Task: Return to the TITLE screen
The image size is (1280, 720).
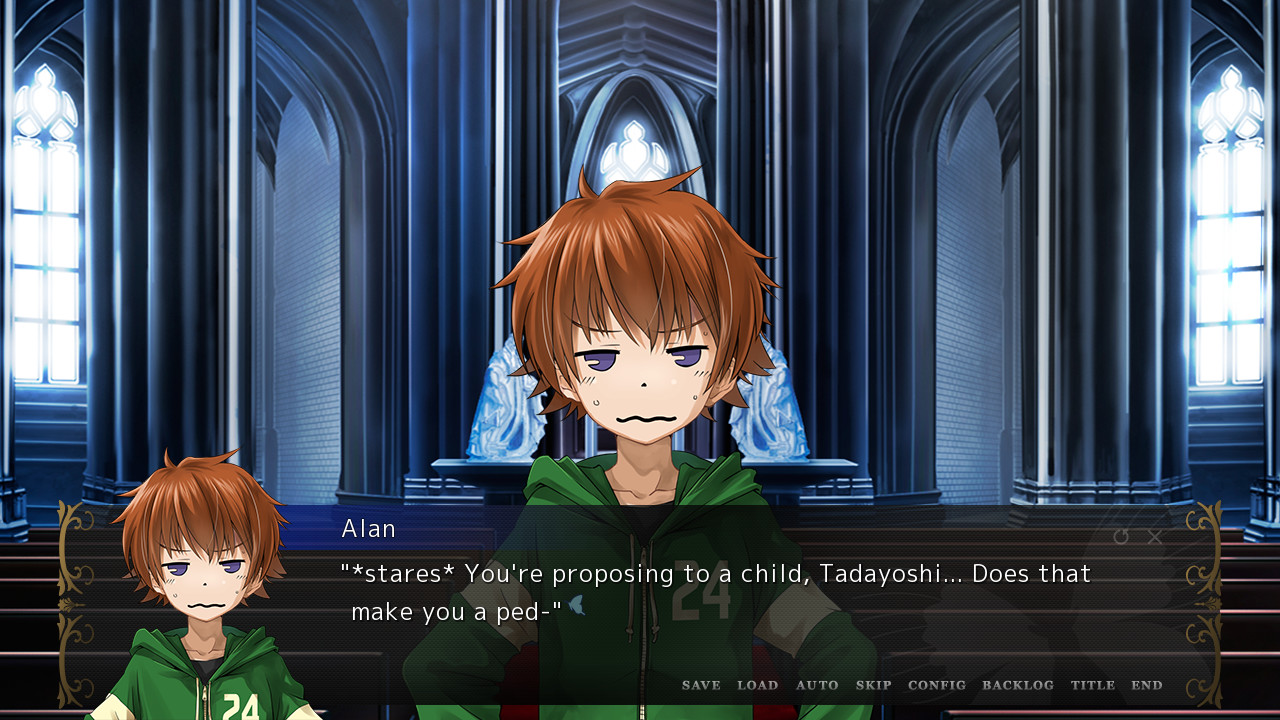Action: 1093,685
